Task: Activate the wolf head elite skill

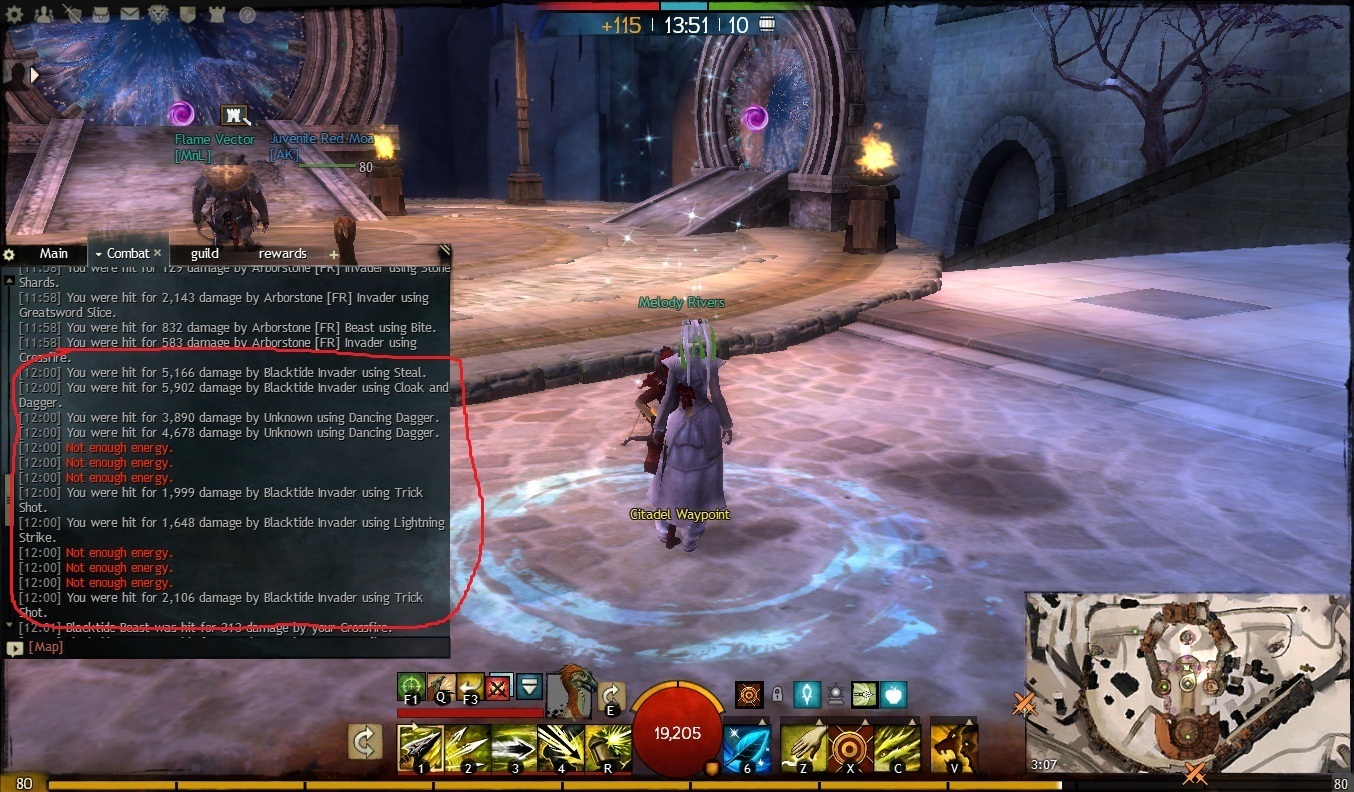Action: point(953,745)
